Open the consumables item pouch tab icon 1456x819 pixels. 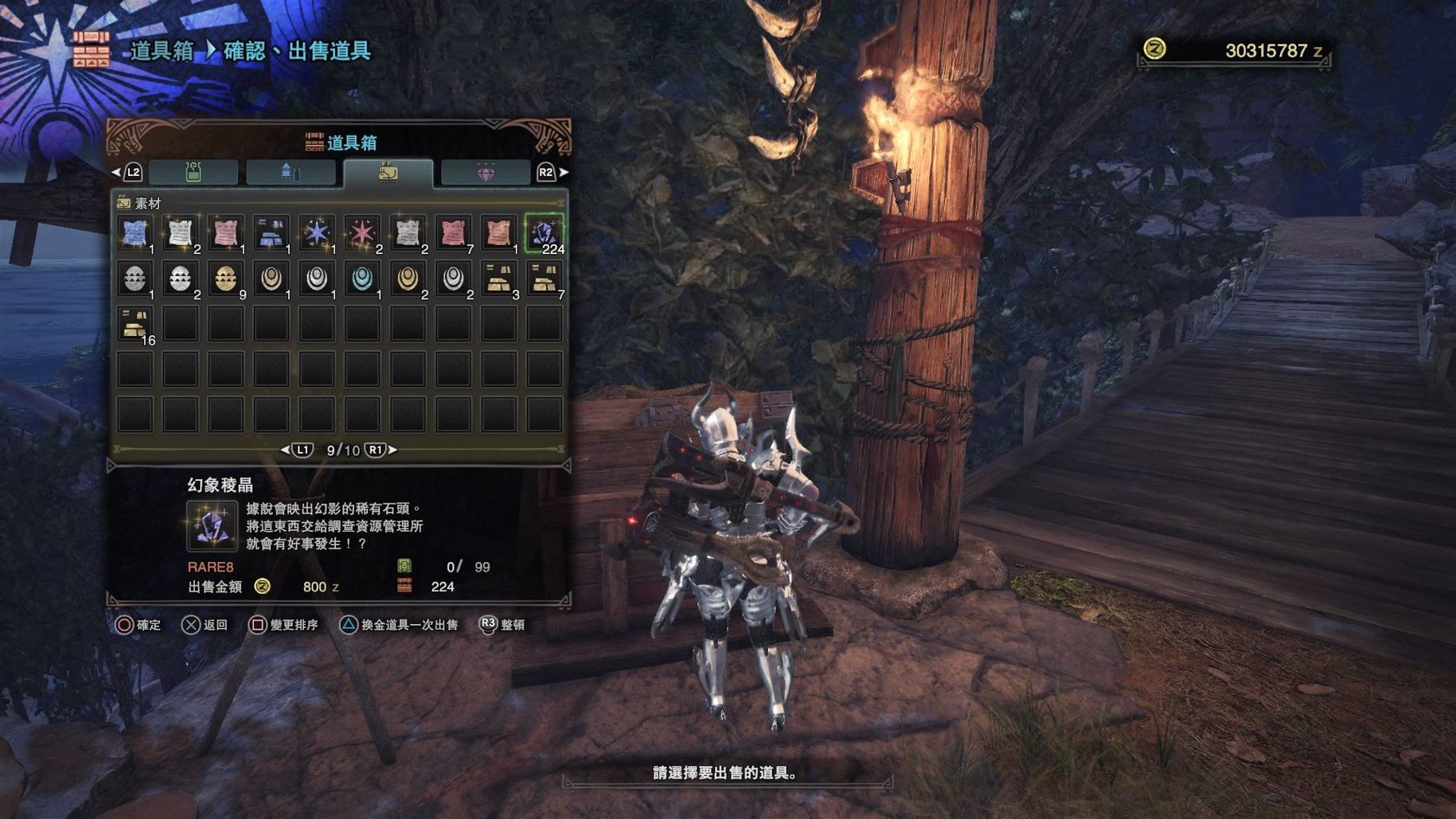pyautogui.click(x=195, y=173)
